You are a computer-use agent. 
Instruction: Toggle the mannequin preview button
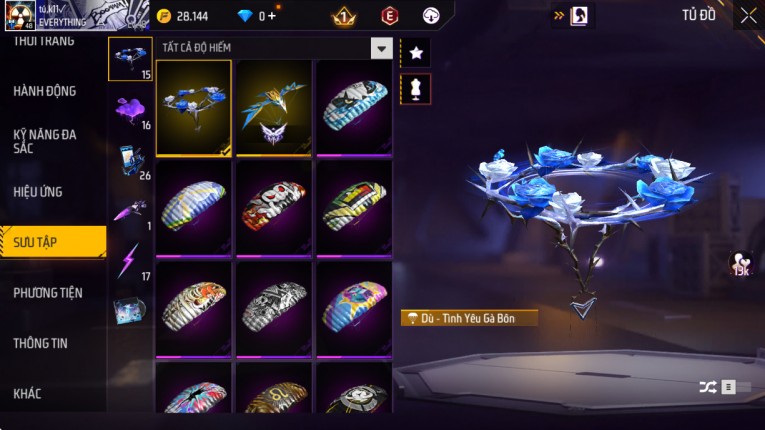coord(415,89)
